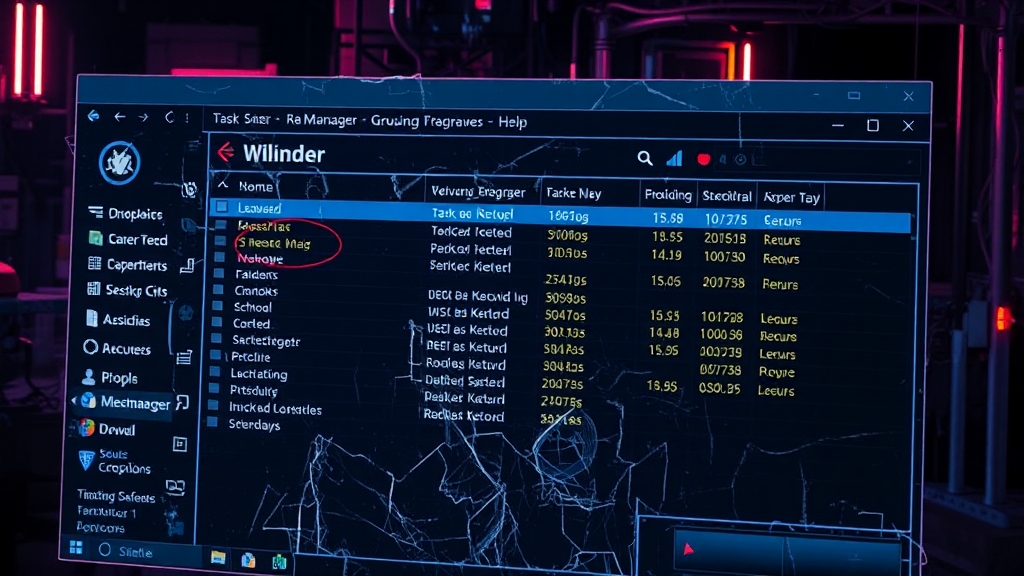Go to Seskp Cits in the sidebar
This screenshot has height=576, width=1024.
[x=135, y=290]
